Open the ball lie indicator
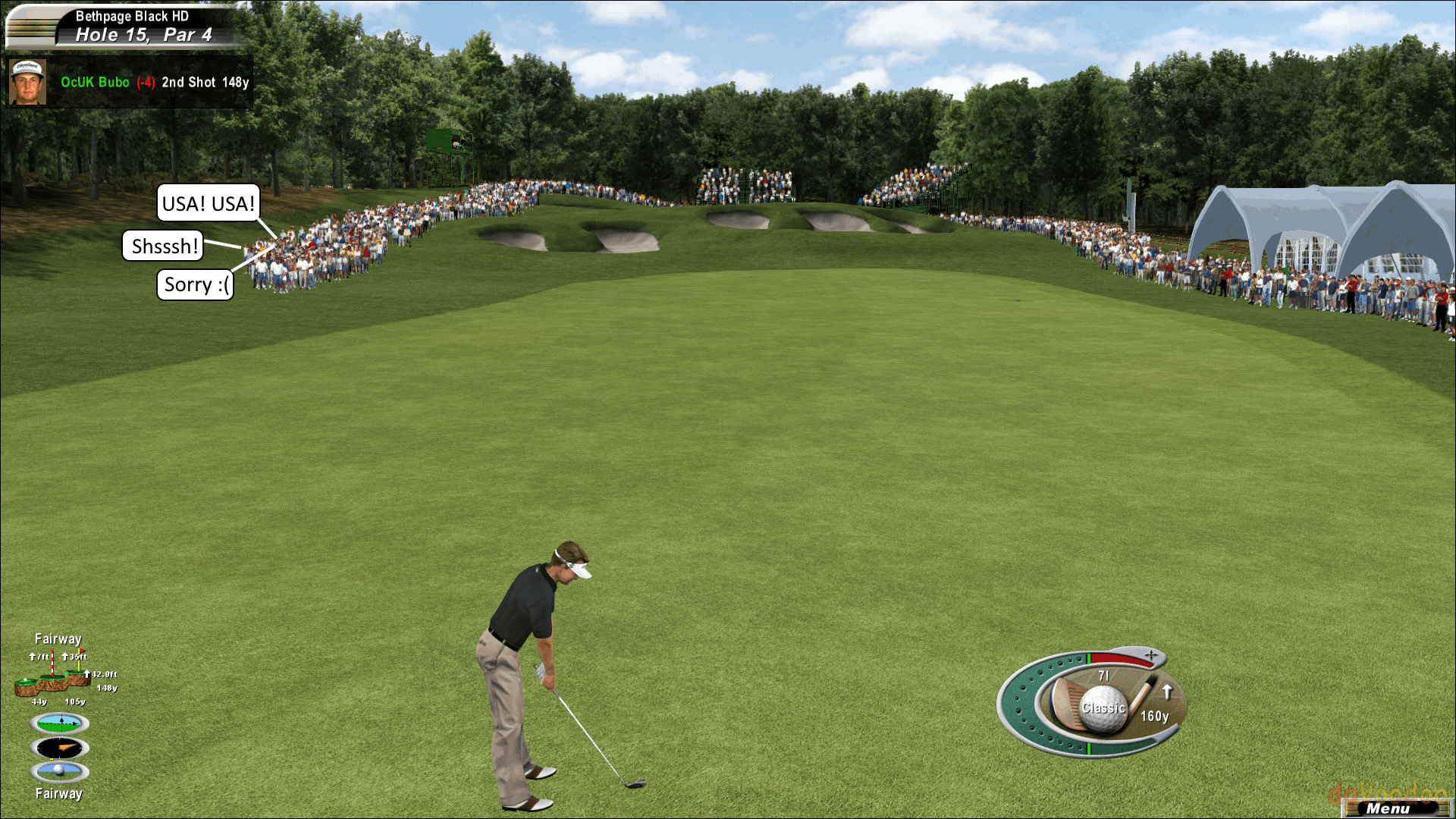The width and height of the screenshot is (1456, 819). pyautogui.click(x=60, y=771)
